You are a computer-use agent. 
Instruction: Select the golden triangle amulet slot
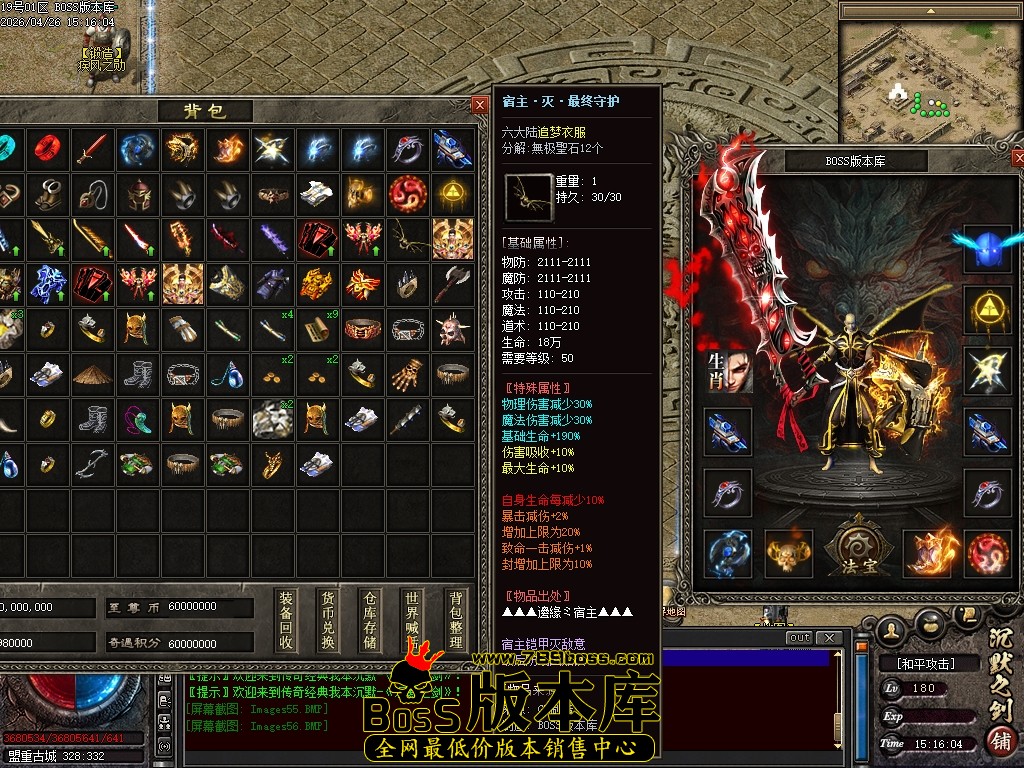(987, 310)
